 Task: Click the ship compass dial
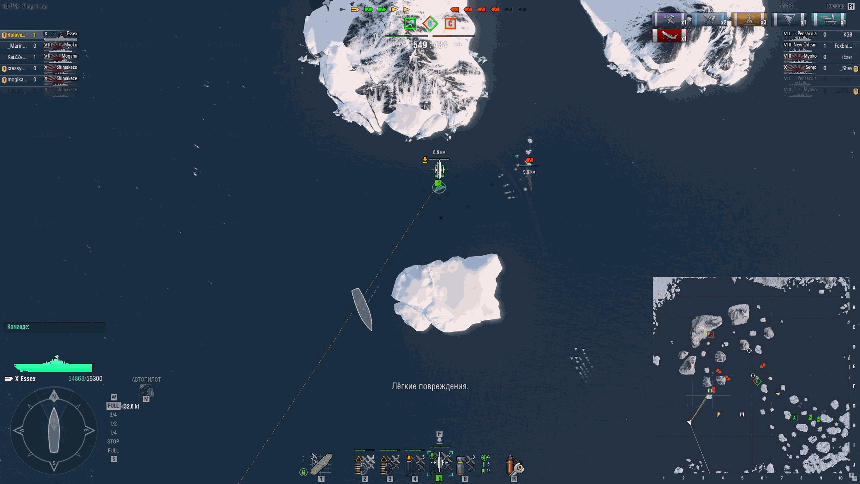(x=53, y=430)
